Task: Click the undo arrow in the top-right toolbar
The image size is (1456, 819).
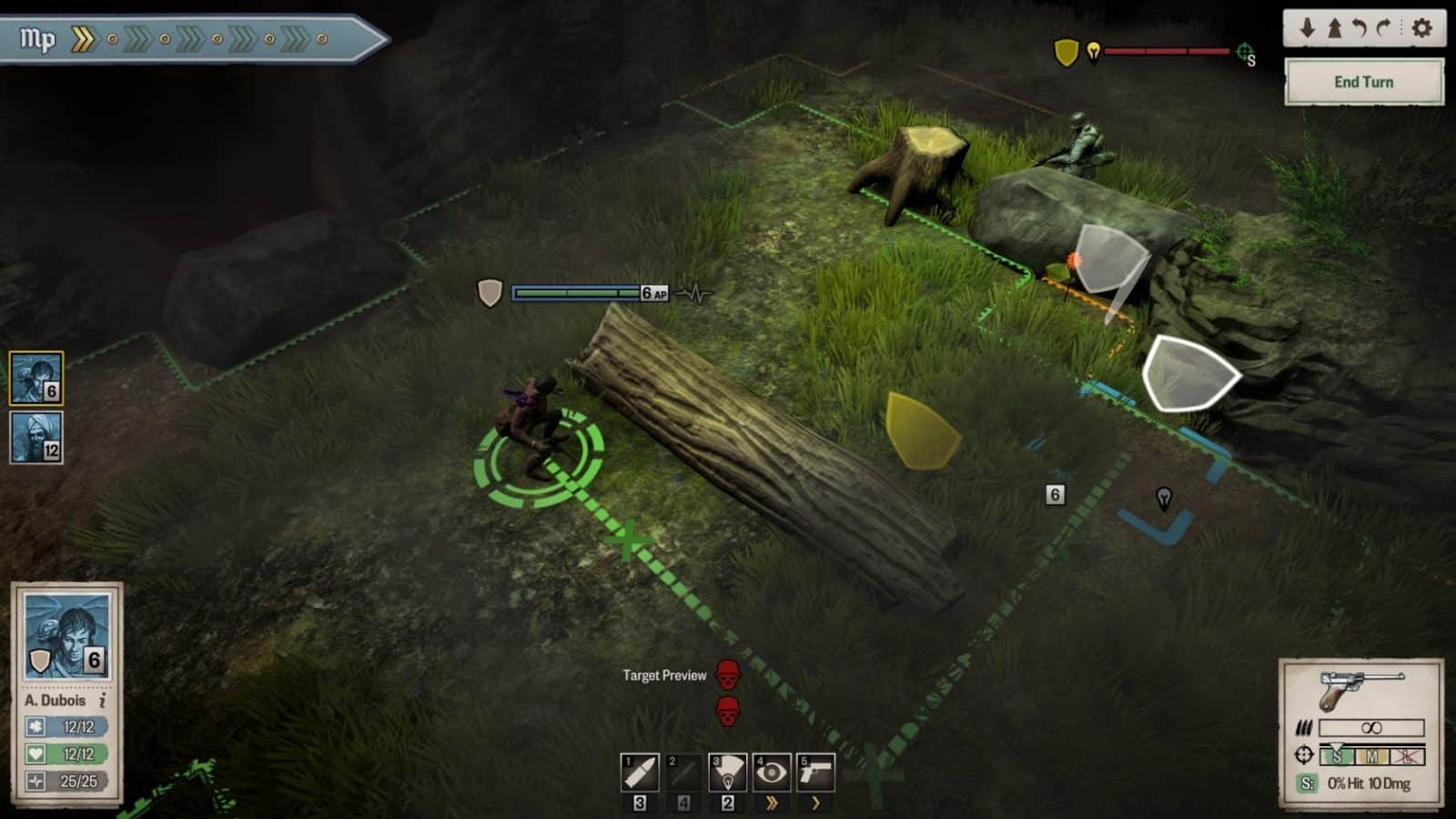Action: coord(1360,29)
